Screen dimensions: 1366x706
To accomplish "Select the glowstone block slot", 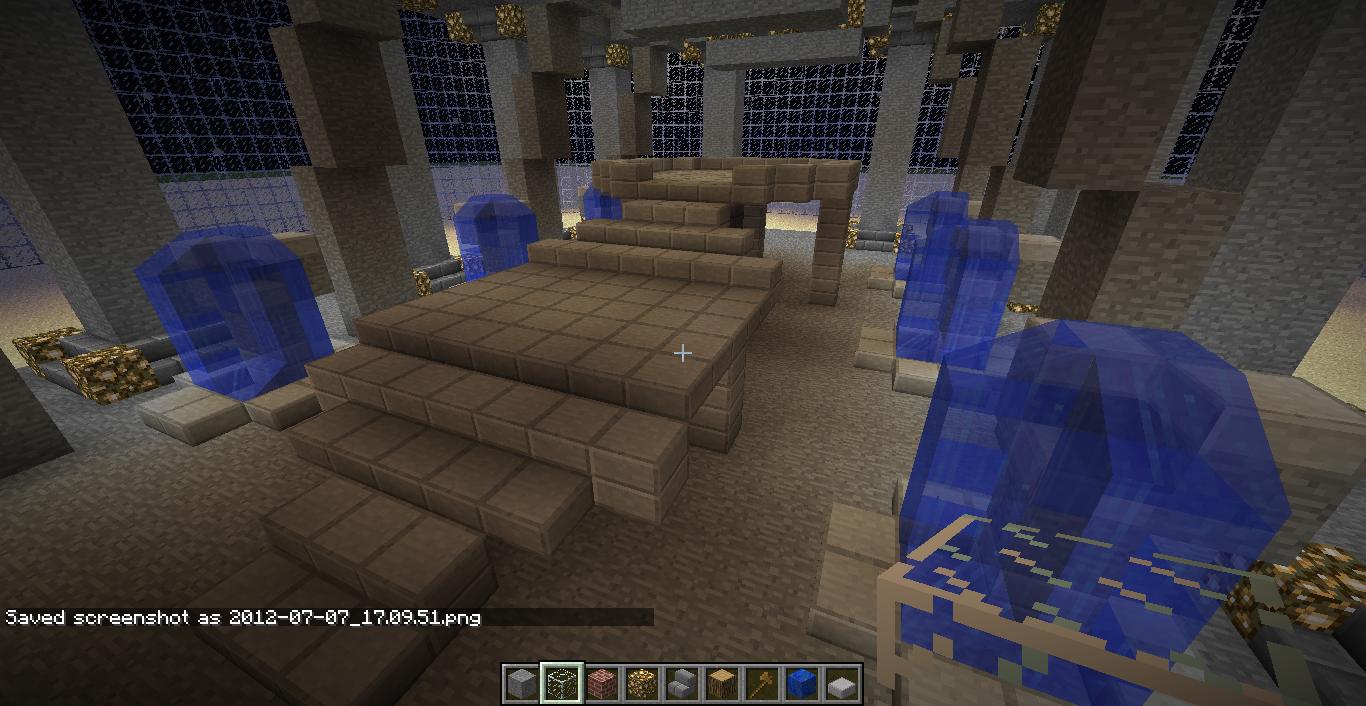I will (x=641, y=684).
